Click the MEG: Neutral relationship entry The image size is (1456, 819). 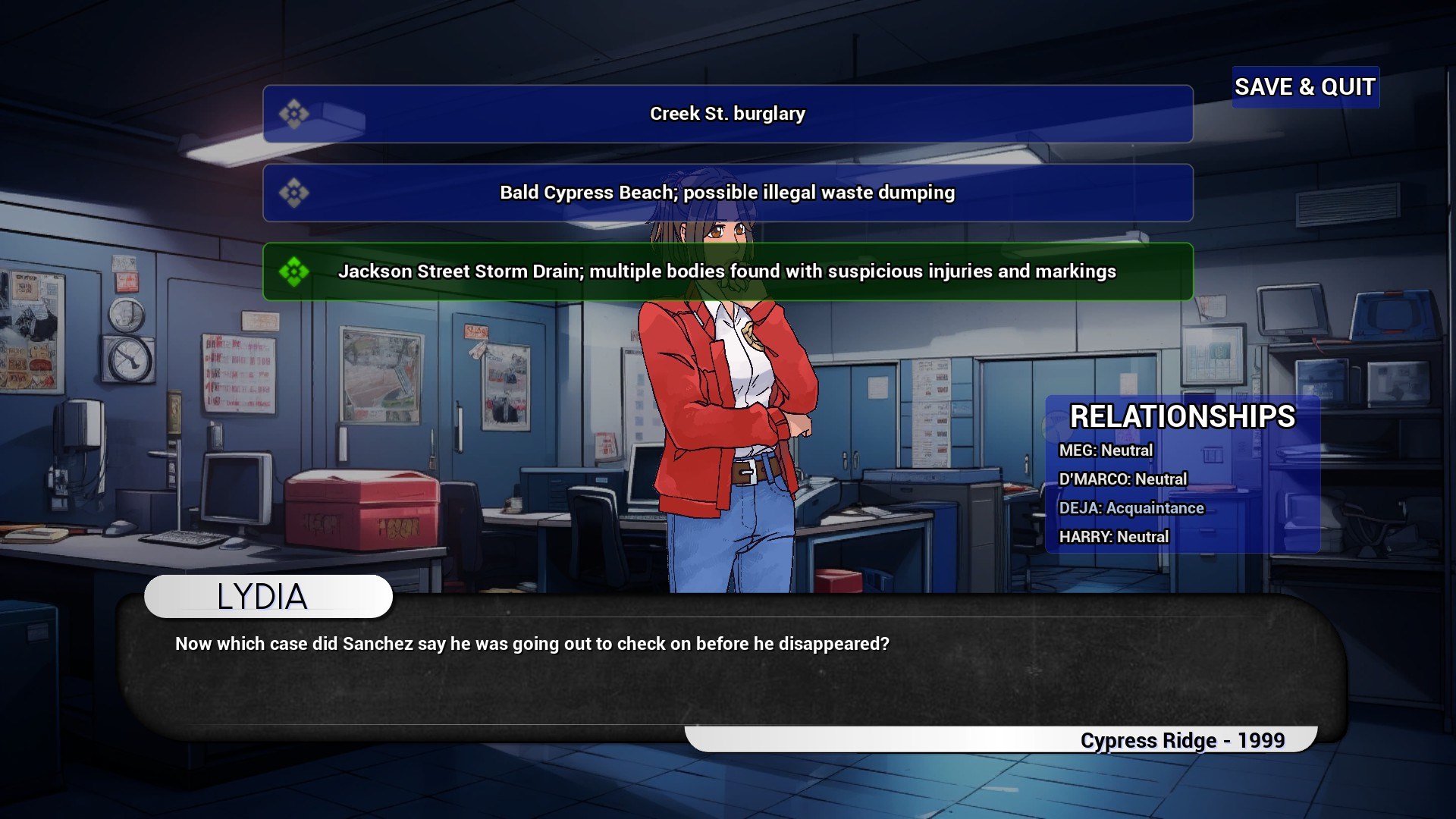[x=1106, y=450]
